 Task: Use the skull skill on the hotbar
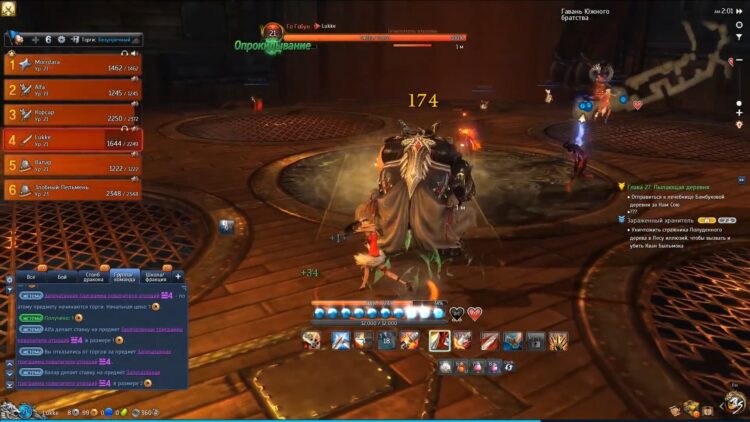(312, 340)
